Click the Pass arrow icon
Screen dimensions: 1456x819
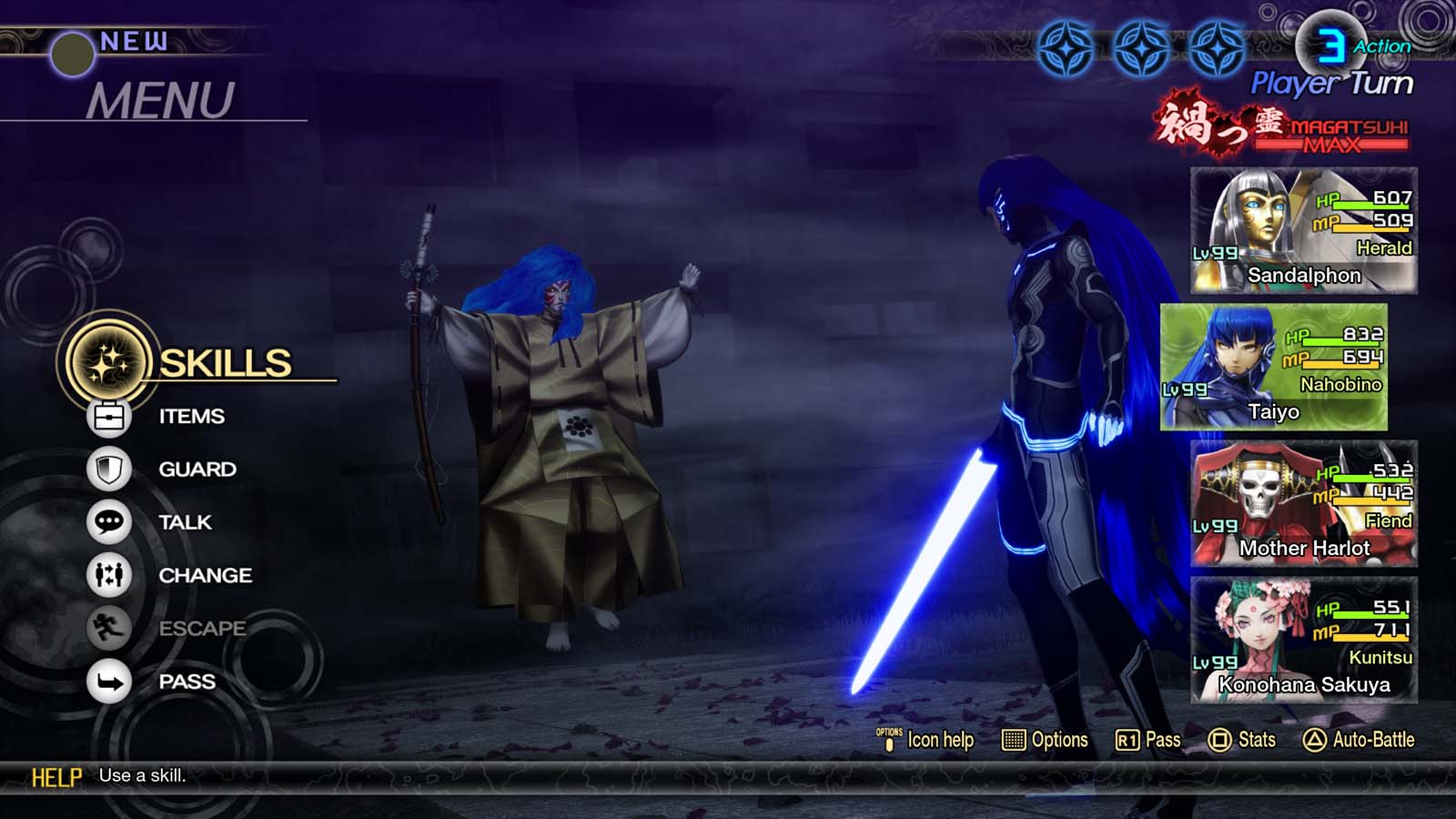point(108,681)
